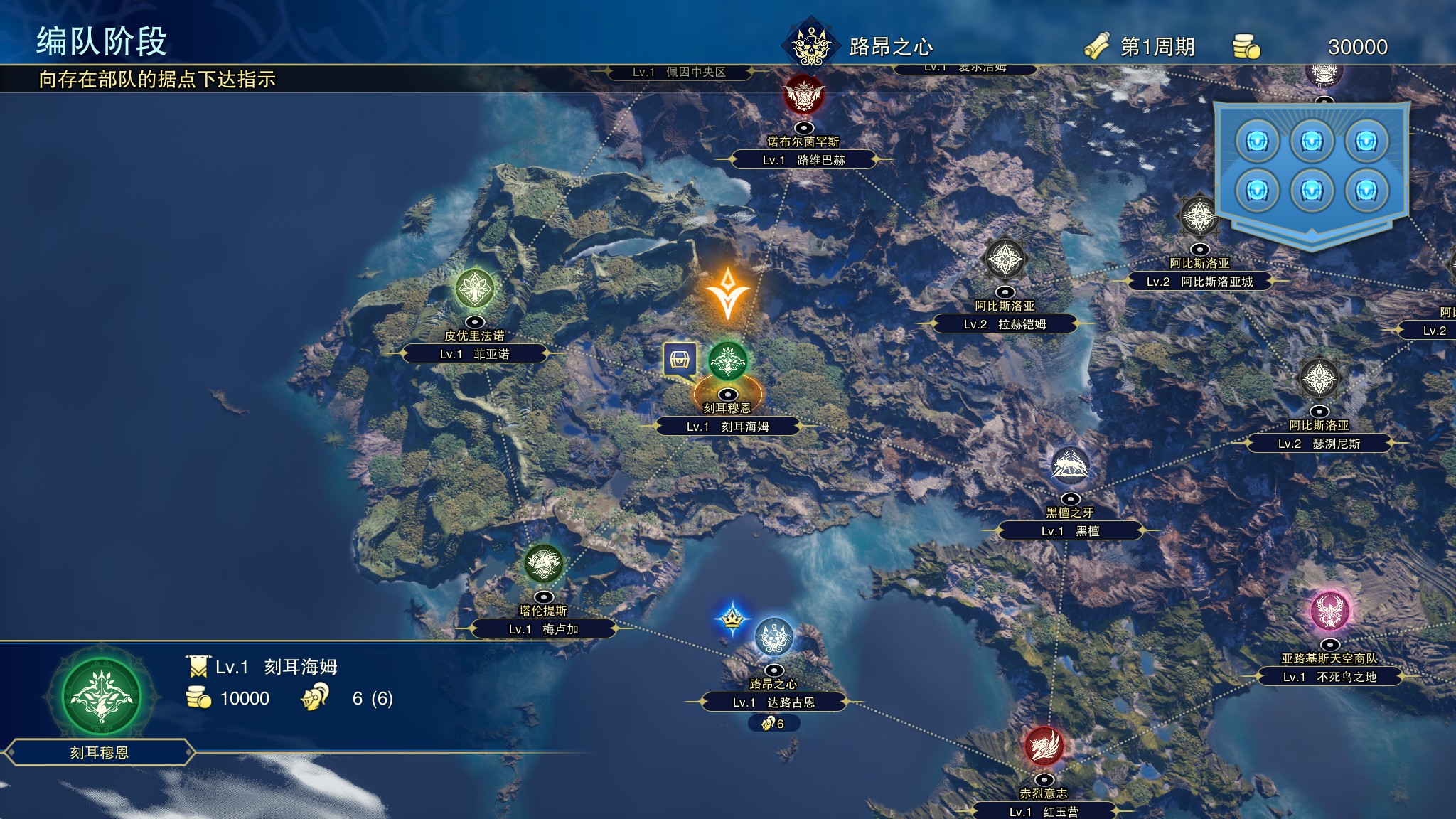Click the blue crown marker beside 路昂之心
The image size is (1456, 819).
[732, 620]
